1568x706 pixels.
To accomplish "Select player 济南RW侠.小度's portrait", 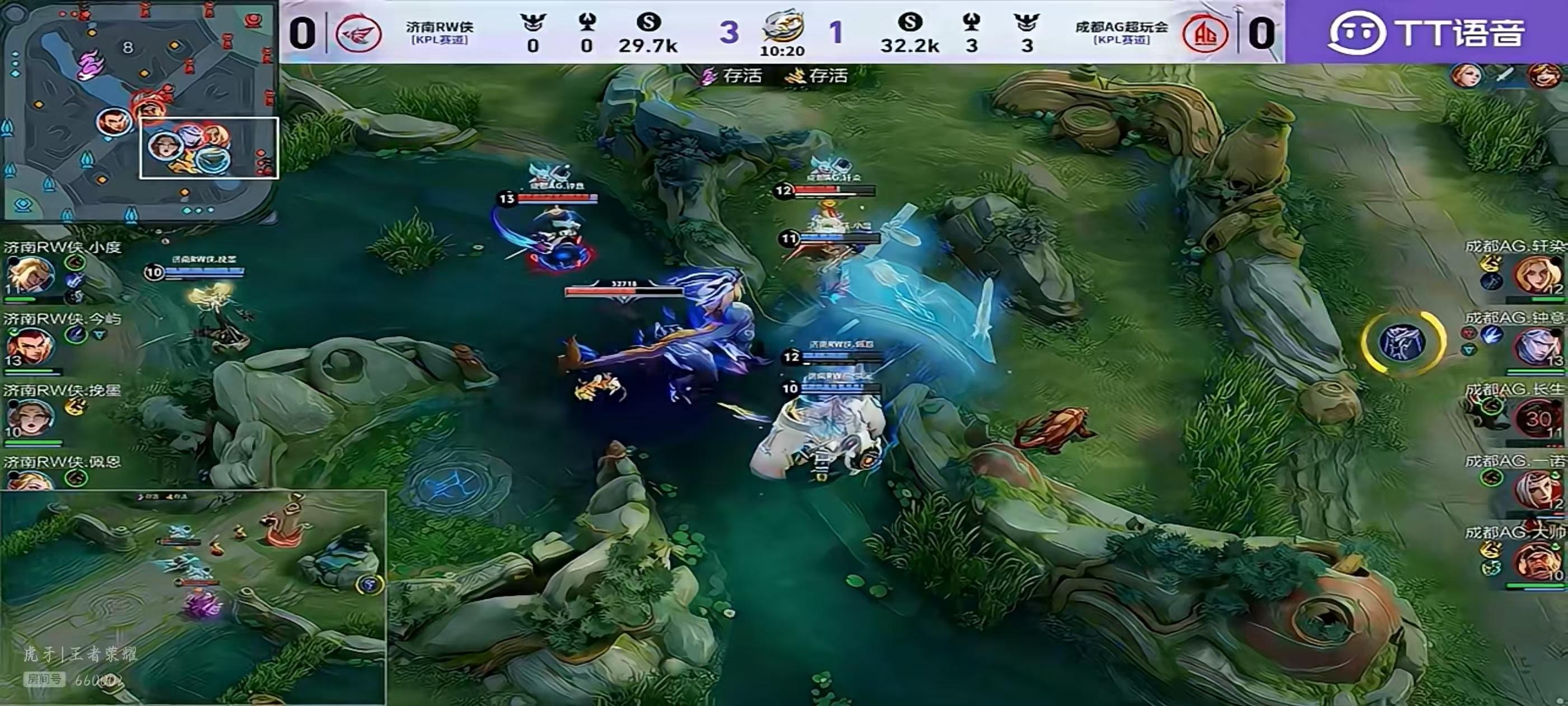I will (29, 276).
